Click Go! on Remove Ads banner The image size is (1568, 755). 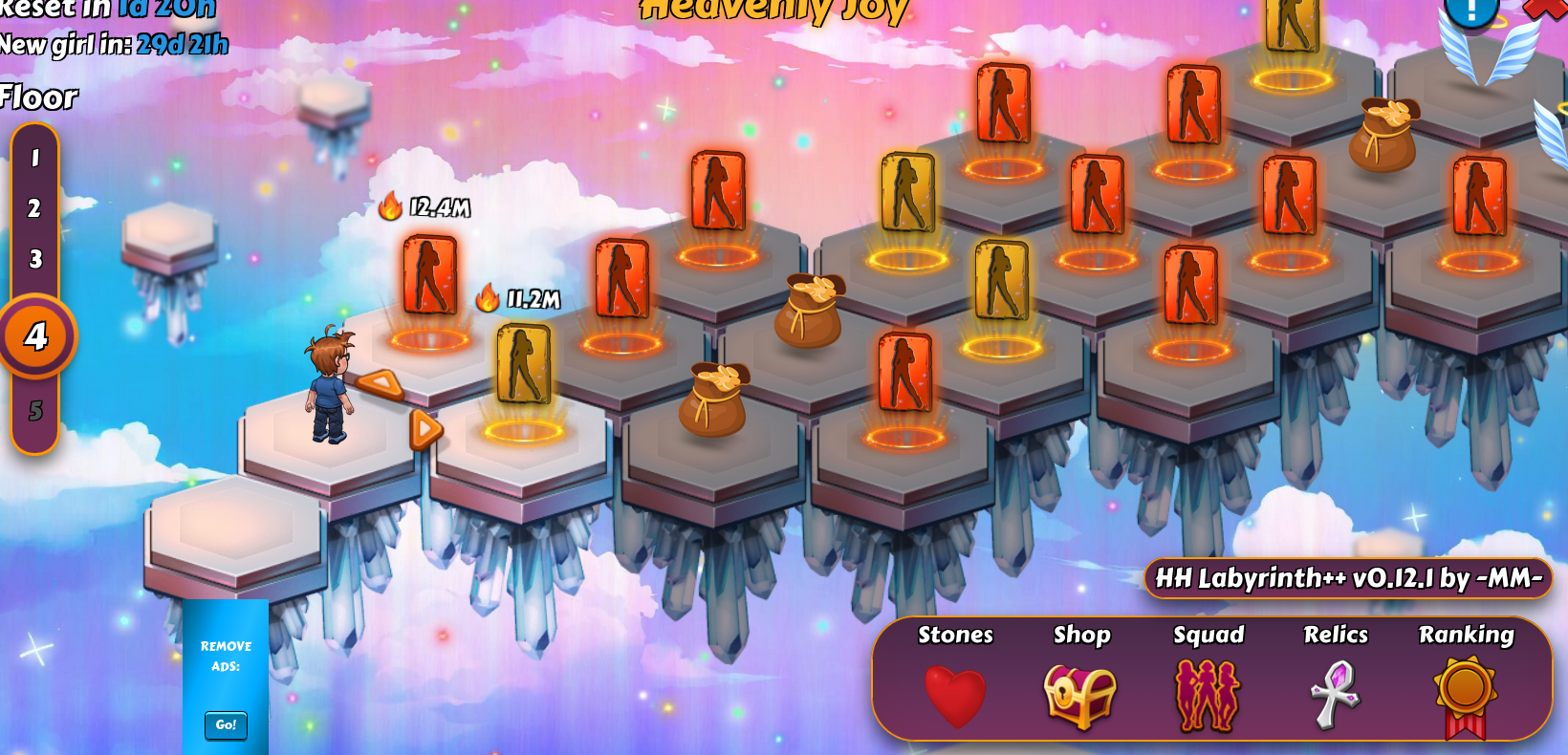tap(226, 725)
